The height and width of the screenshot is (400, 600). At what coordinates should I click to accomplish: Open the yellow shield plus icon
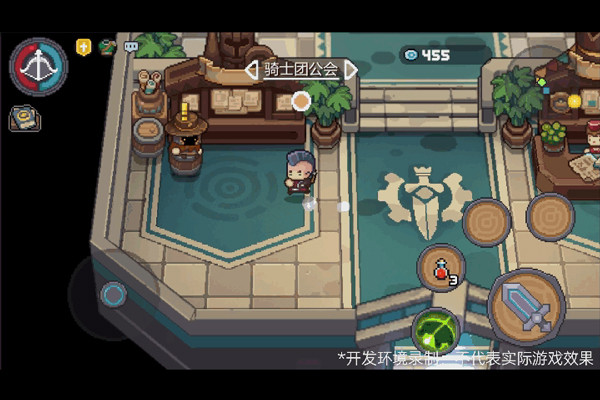(x=85, y=46)
